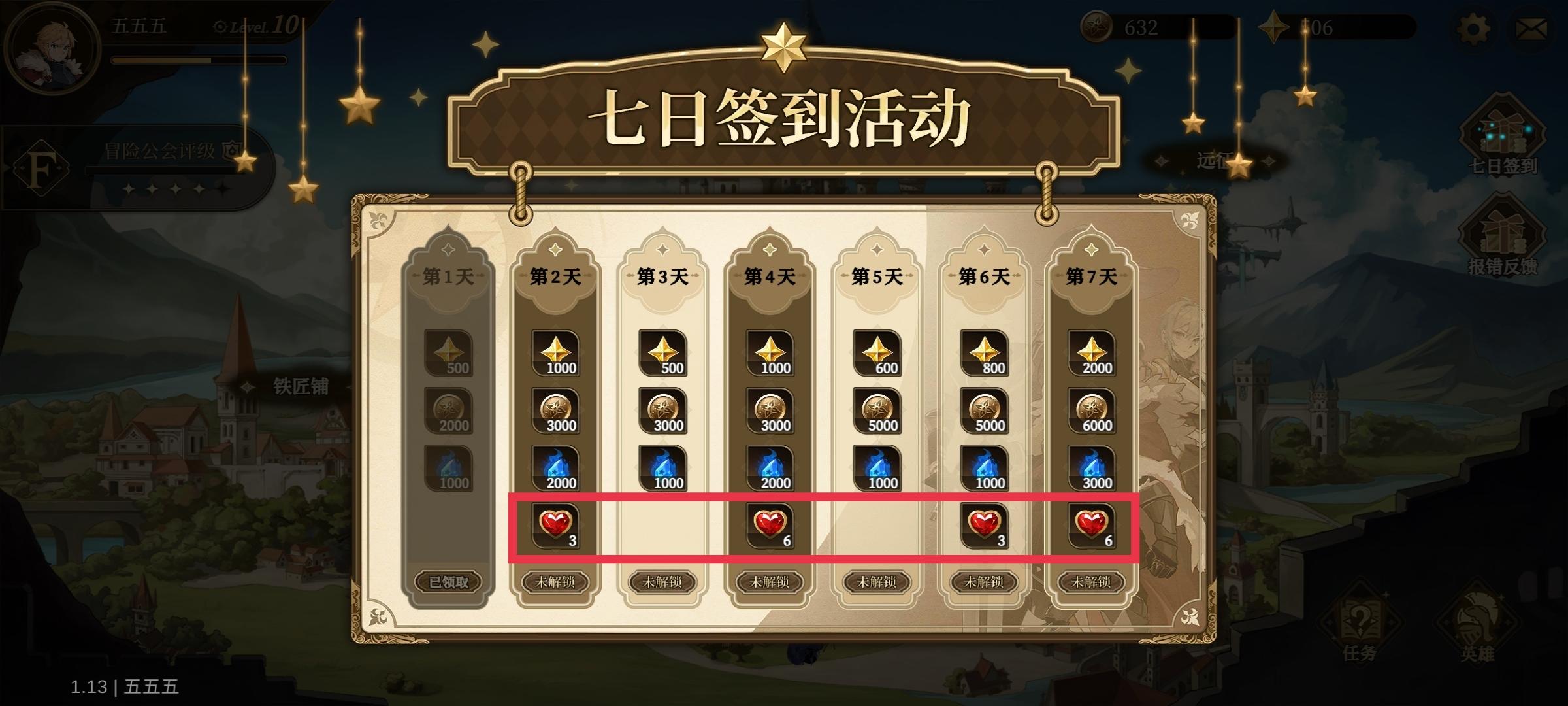Screen dimensions: 1568x706
Task: Select the heart reward icon under 第2天
Action: click(x=556, y=524)
